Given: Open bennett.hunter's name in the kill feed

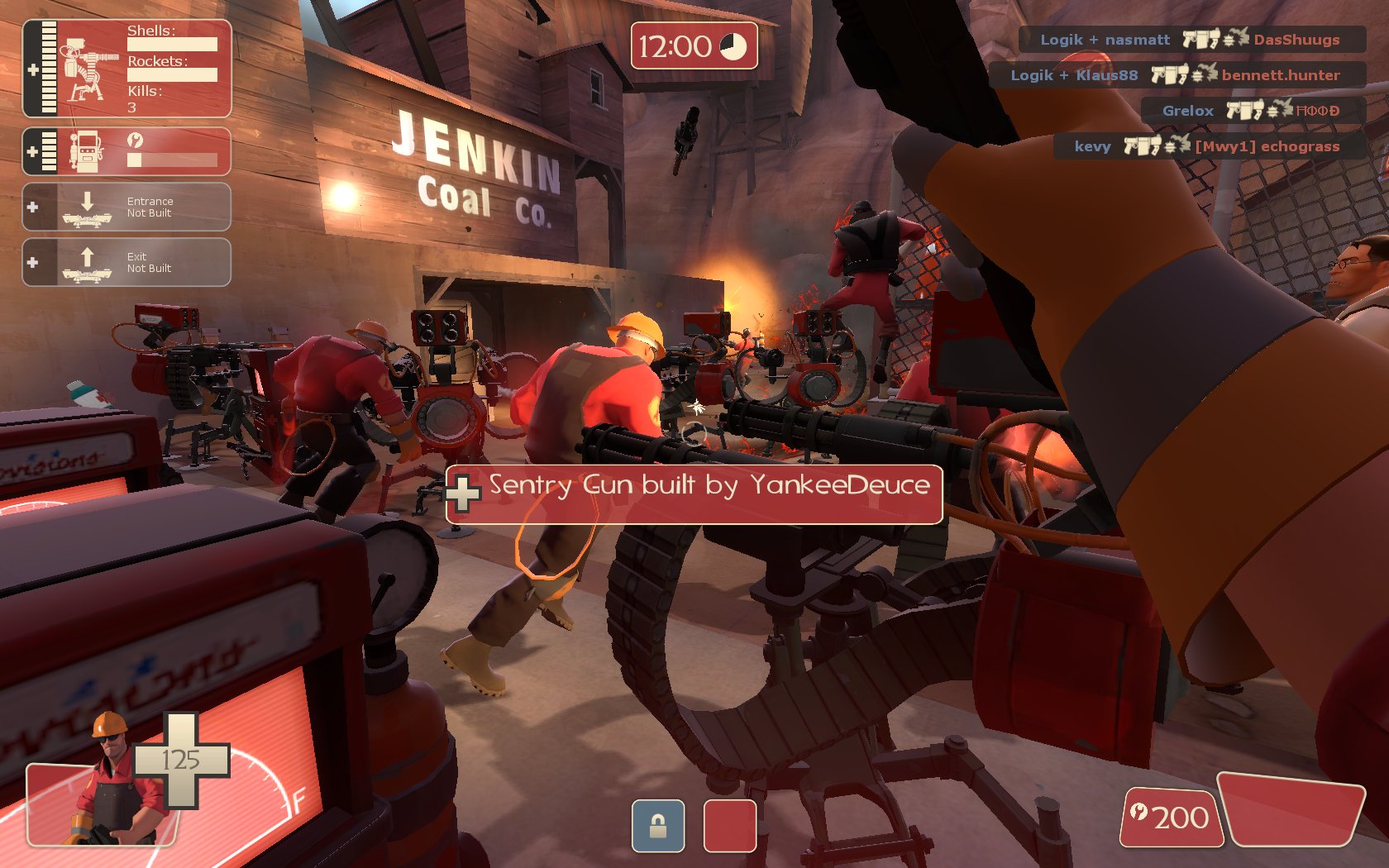Looking at the screenshot, I should click(x=1280, y=74).
